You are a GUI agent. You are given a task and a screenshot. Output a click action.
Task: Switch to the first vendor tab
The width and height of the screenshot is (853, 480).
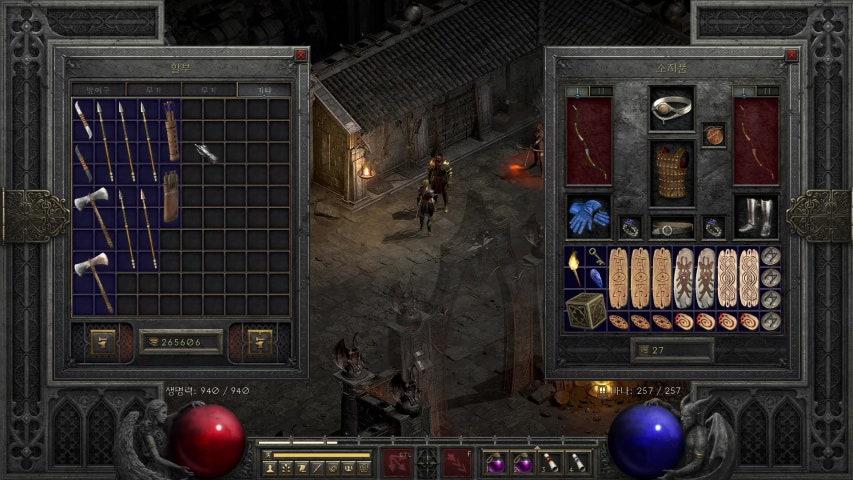[x=98, y=90]
